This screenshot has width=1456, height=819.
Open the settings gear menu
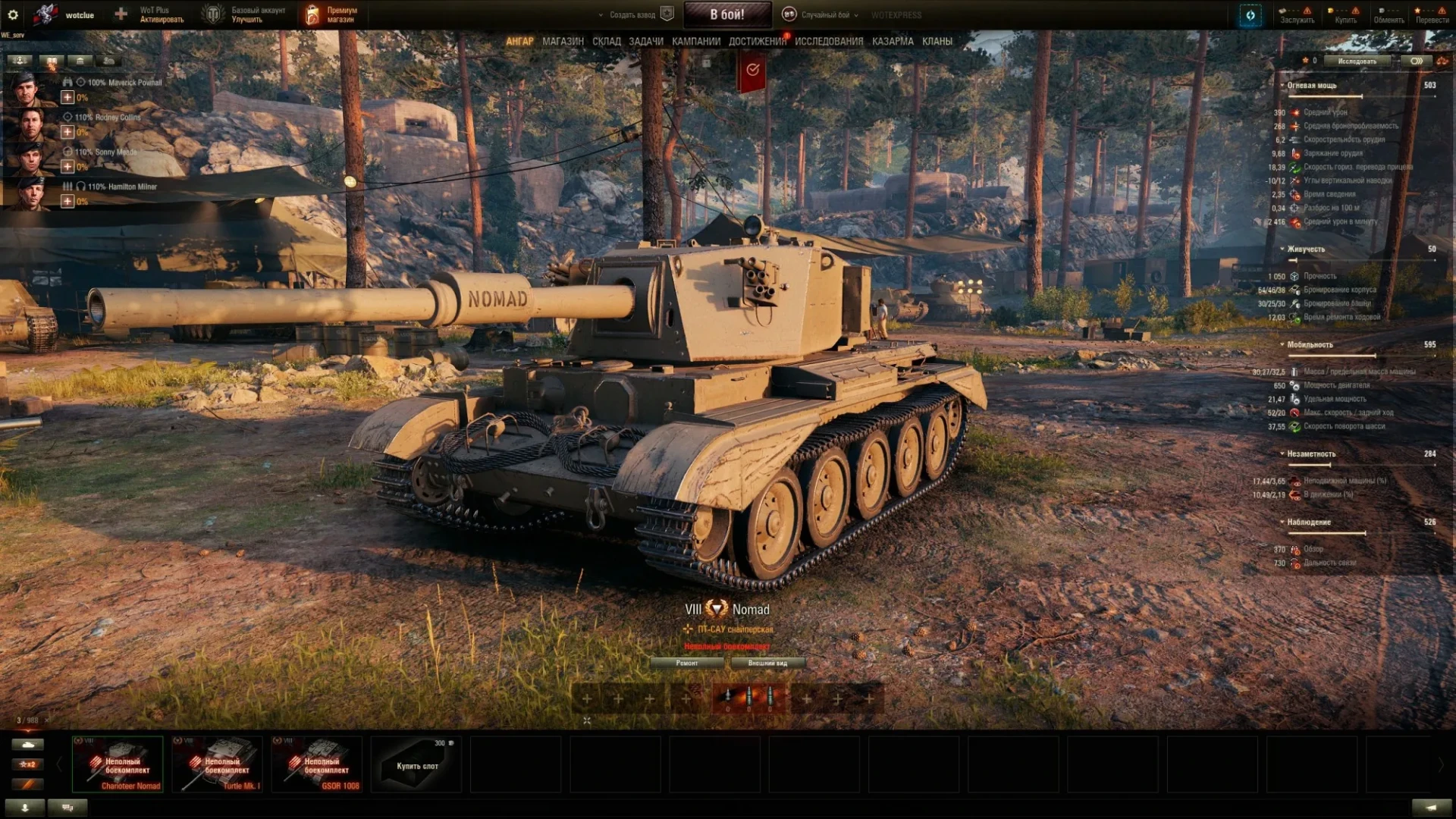click(13, 14)
